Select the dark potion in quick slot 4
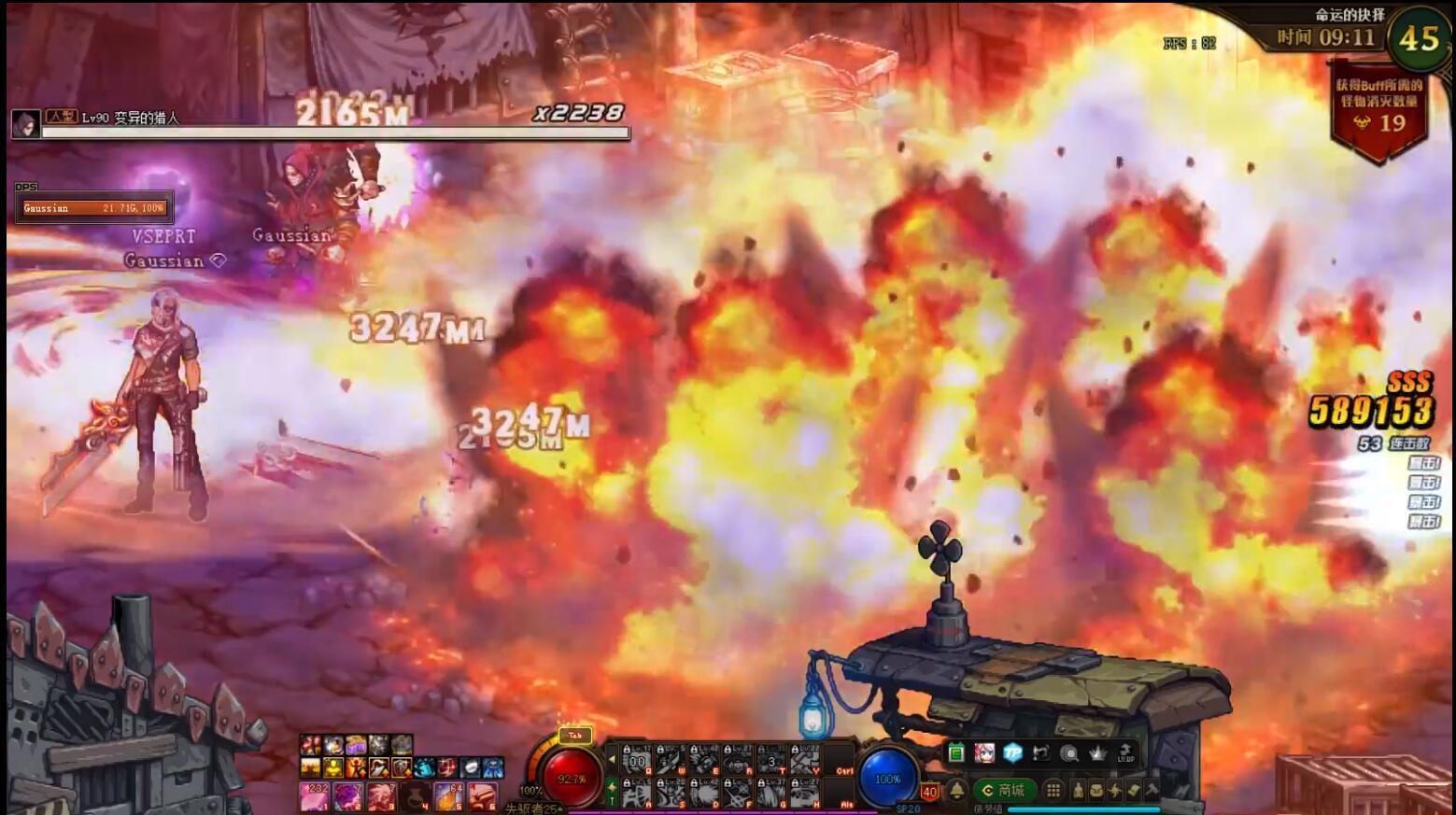The height and width of the screenshot is (815, 1456). tap(415, 795)
